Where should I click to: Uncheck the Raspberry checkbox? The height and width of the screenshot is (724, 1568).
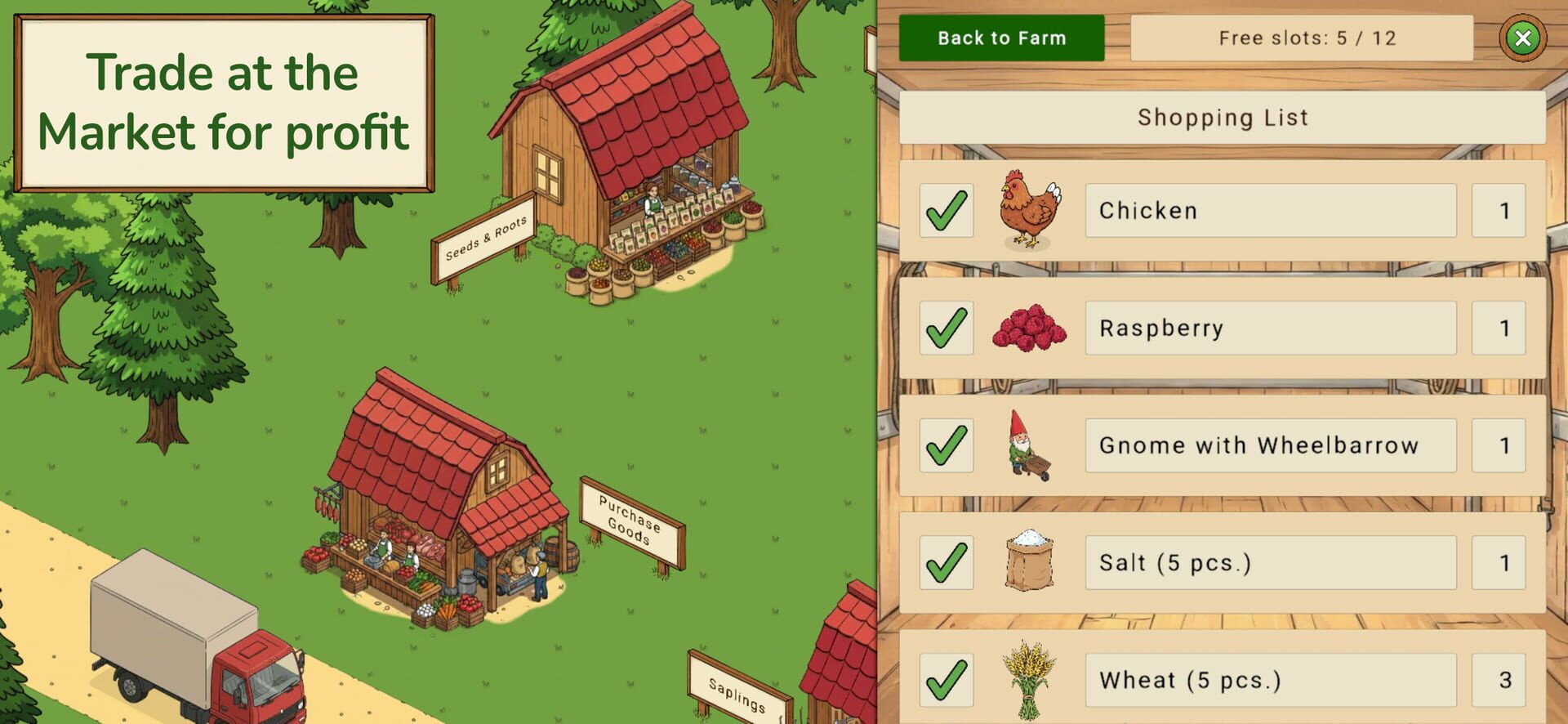[946, 328]
